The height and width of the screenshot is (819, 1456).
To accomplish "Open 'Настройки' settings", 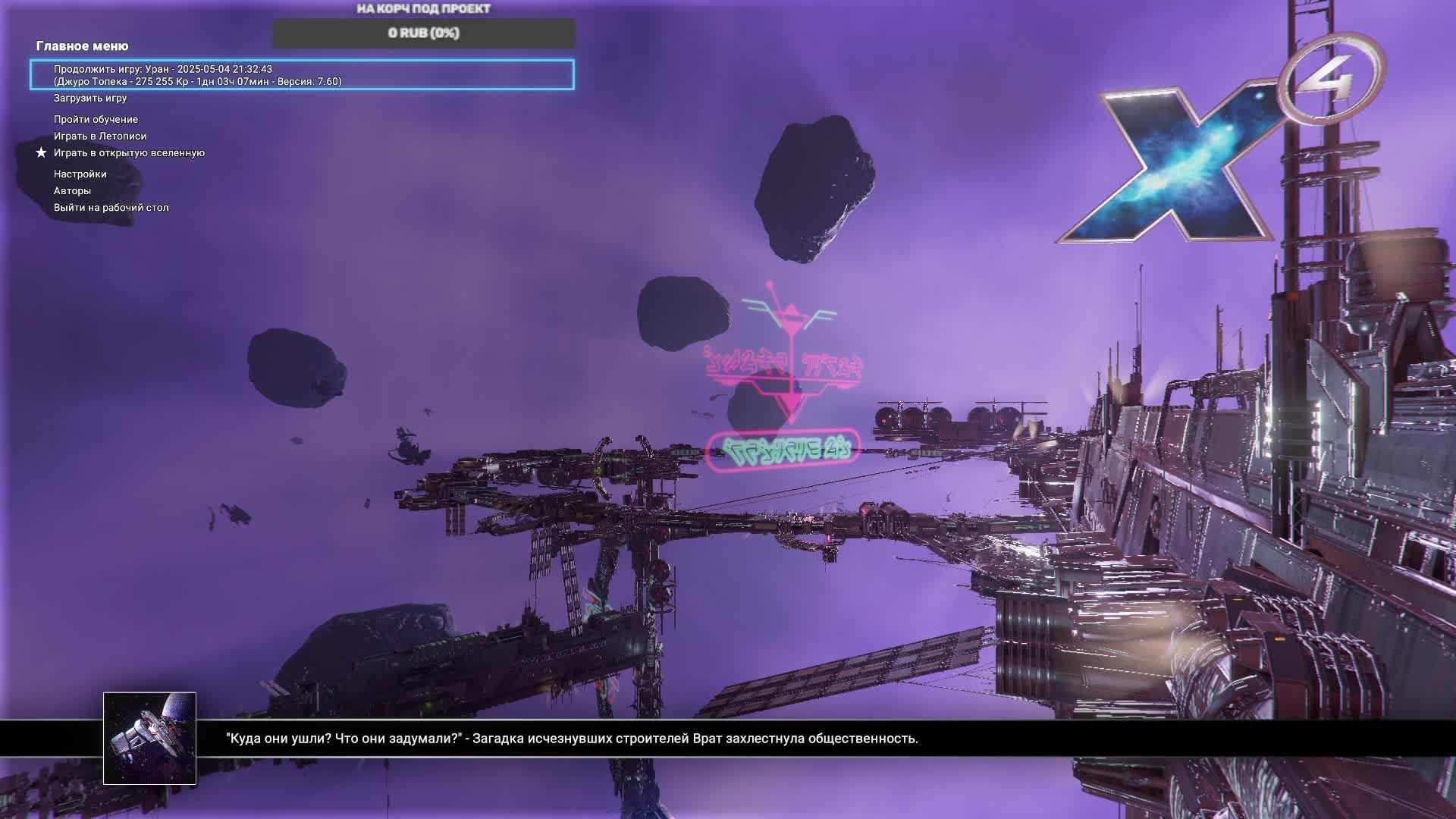I will click(x=80, y=174).
